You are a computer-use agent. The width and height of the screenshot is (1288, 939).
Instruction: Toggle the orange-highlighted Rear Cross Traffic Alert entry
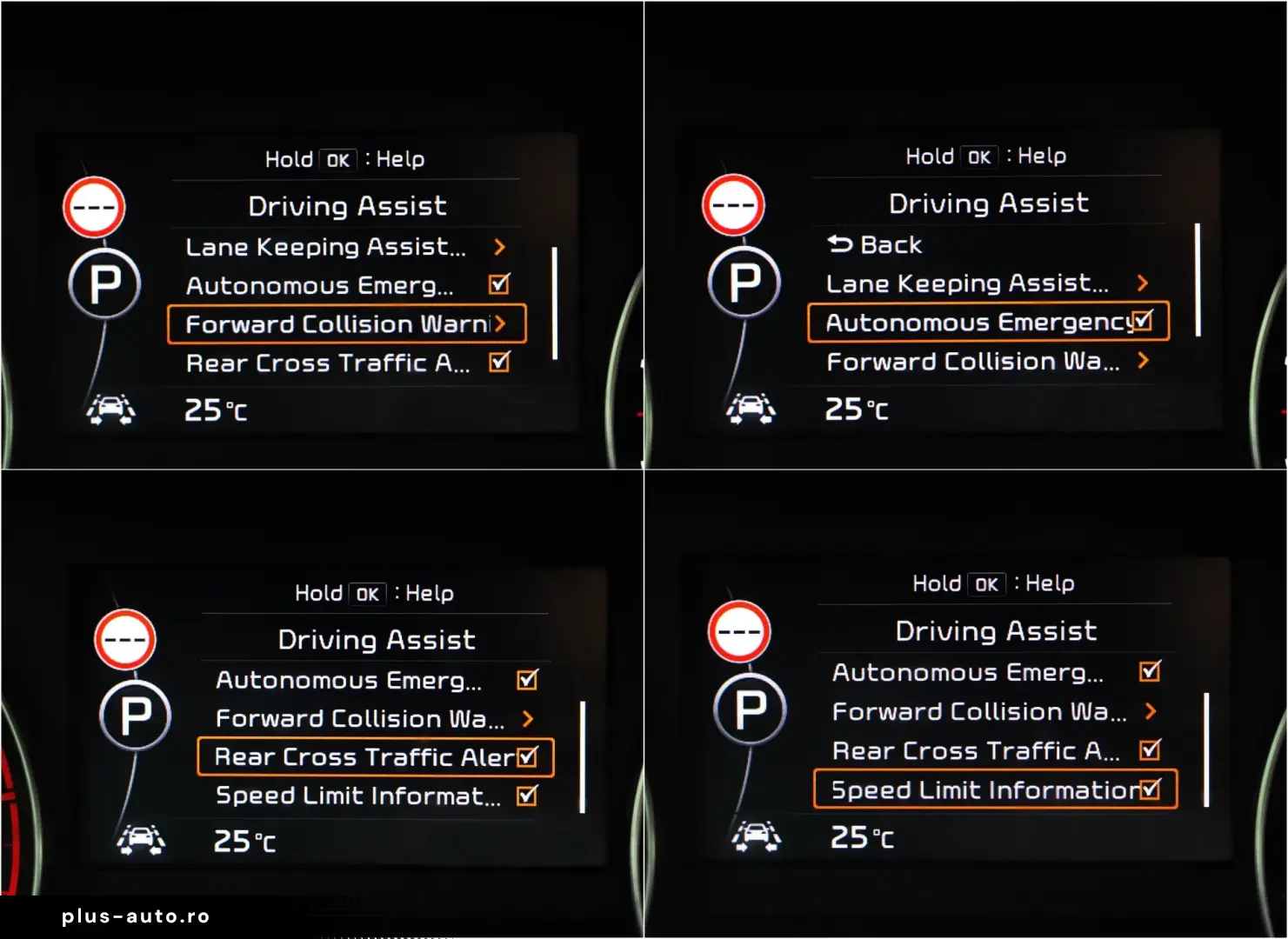(376, 757)
